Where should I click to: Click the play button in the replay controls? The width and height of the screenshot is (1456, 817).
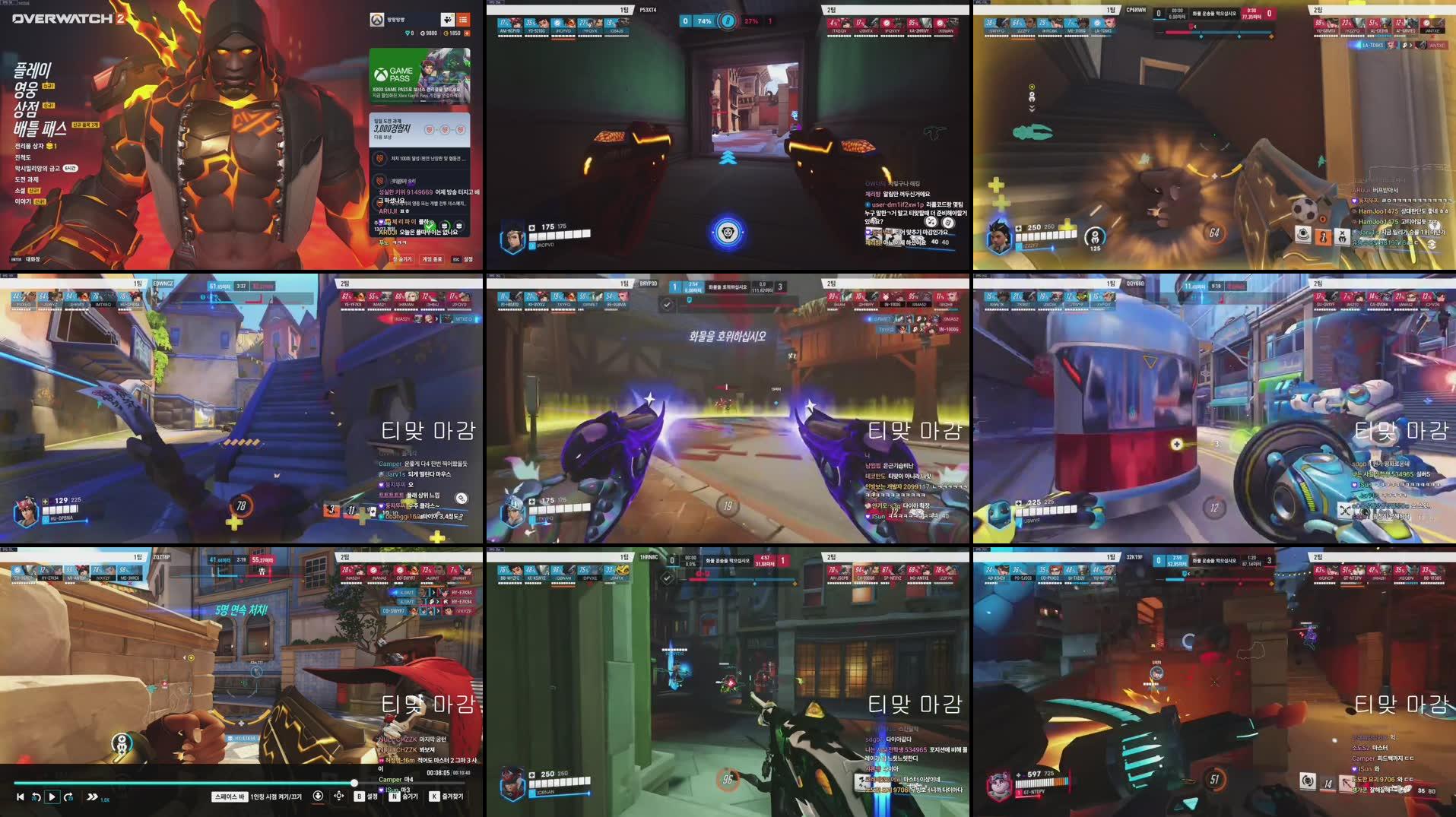[x=52, y=797]
